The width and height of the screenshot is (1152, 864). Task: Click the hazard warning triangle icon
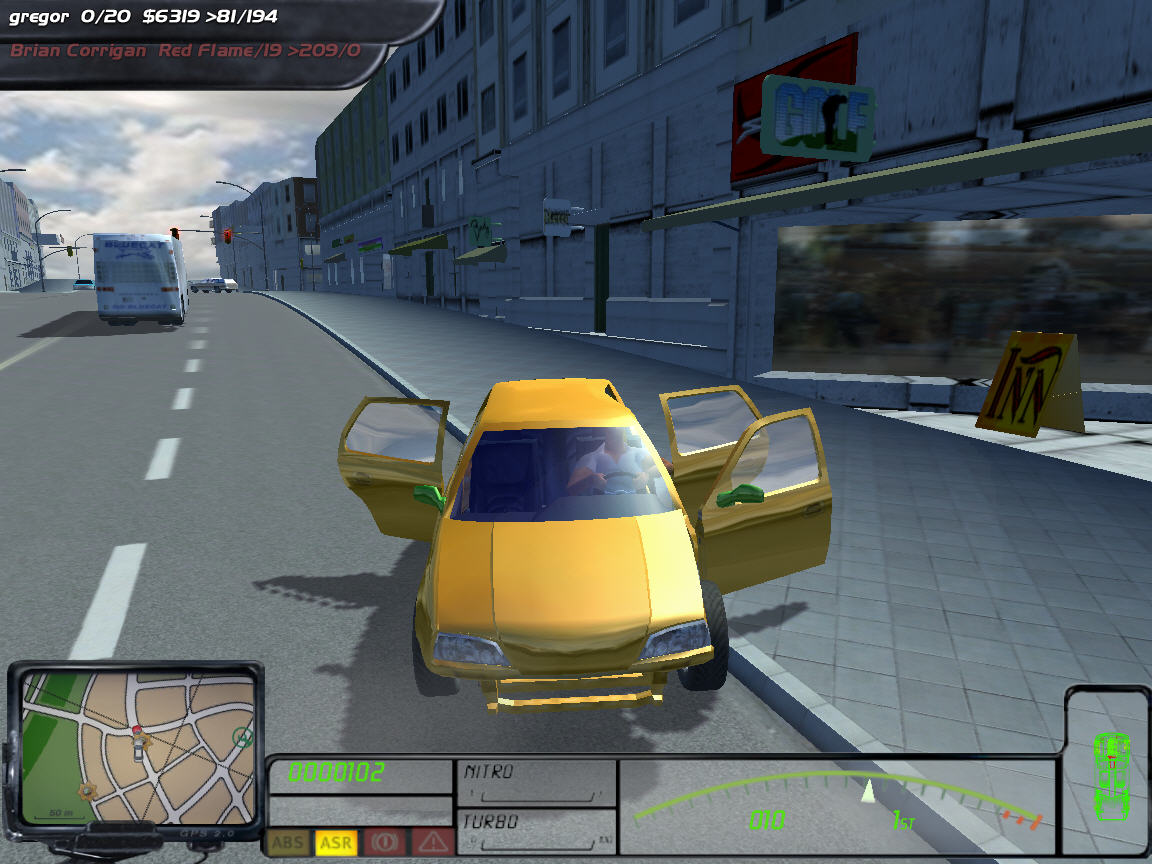(x=431, y=842)
